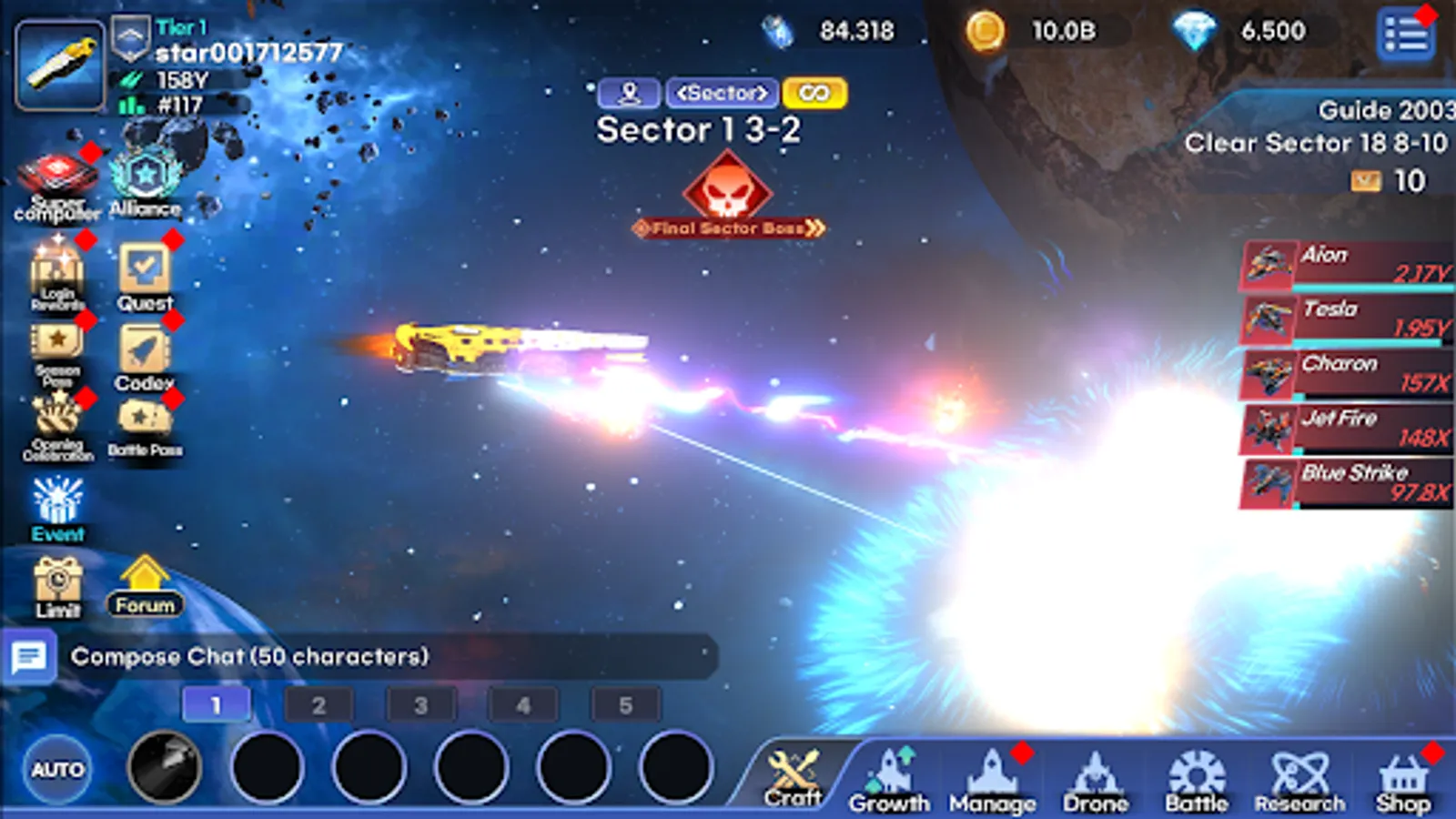Toggle the infinity sector mode button
This screenshot has width=1456, height=819.
click(x=815, y=94)
